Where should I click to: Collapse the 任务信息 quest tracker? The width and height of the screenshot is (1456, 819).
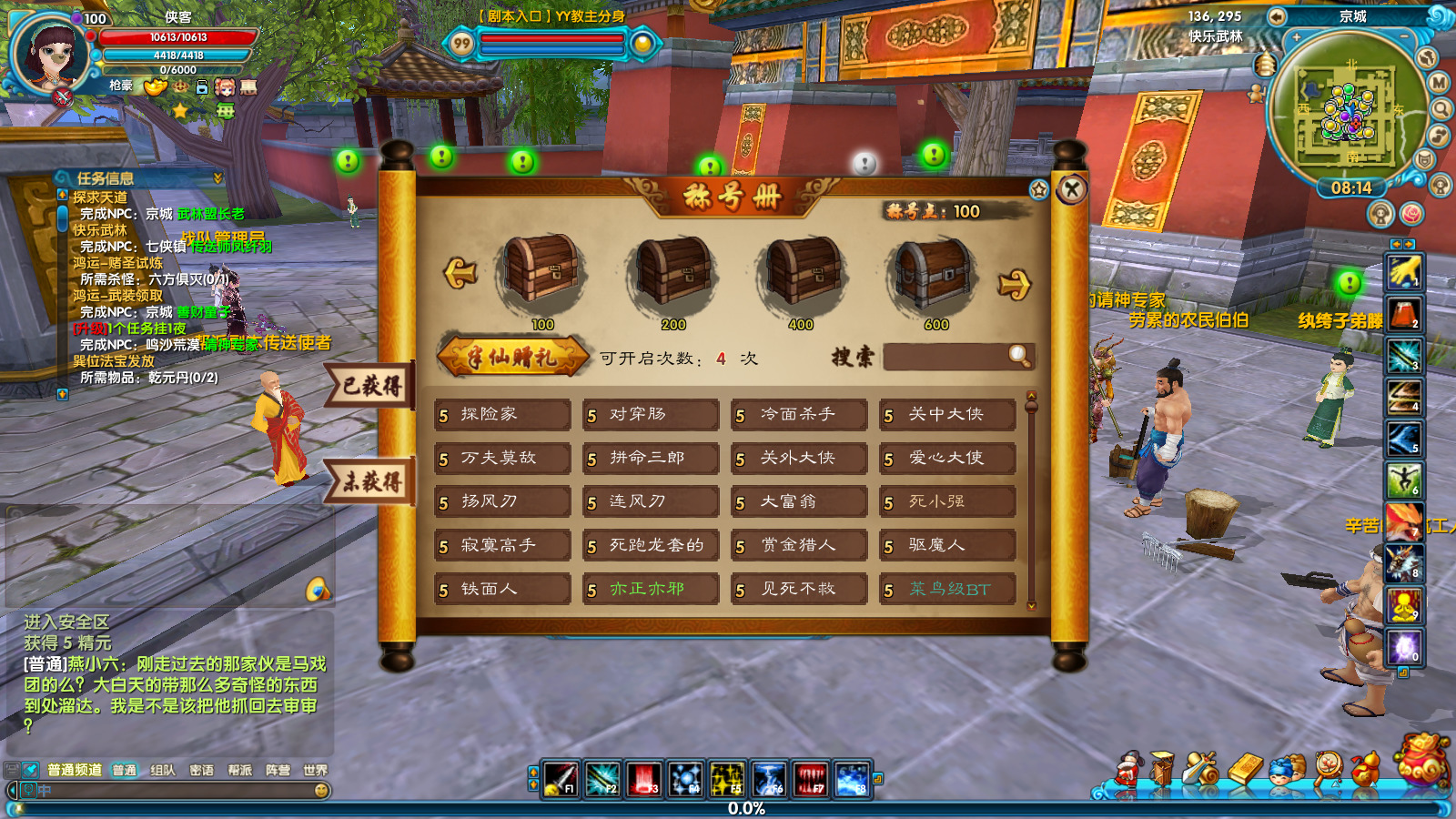tap(217, 177)
